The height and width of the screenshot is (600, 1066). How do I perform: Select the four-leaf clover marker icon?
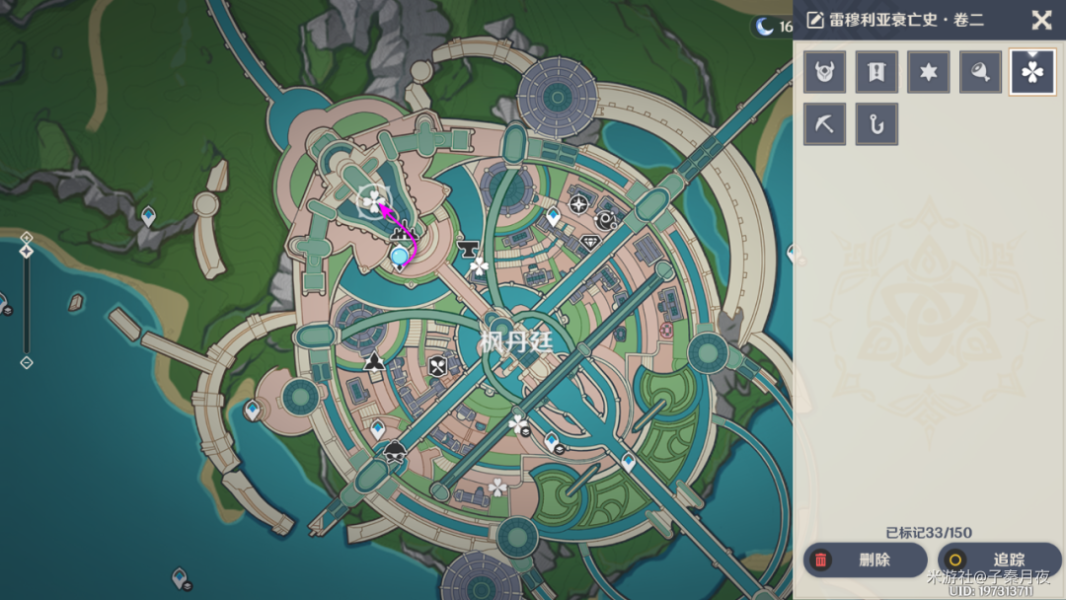pos(1033,72)
